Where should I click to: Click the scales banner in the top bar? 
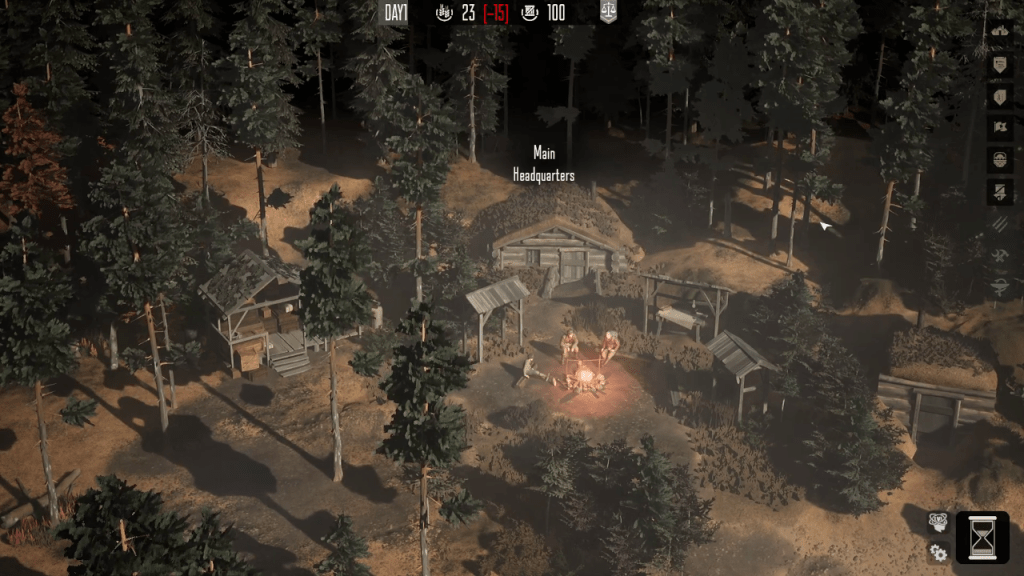pos(608,12)
